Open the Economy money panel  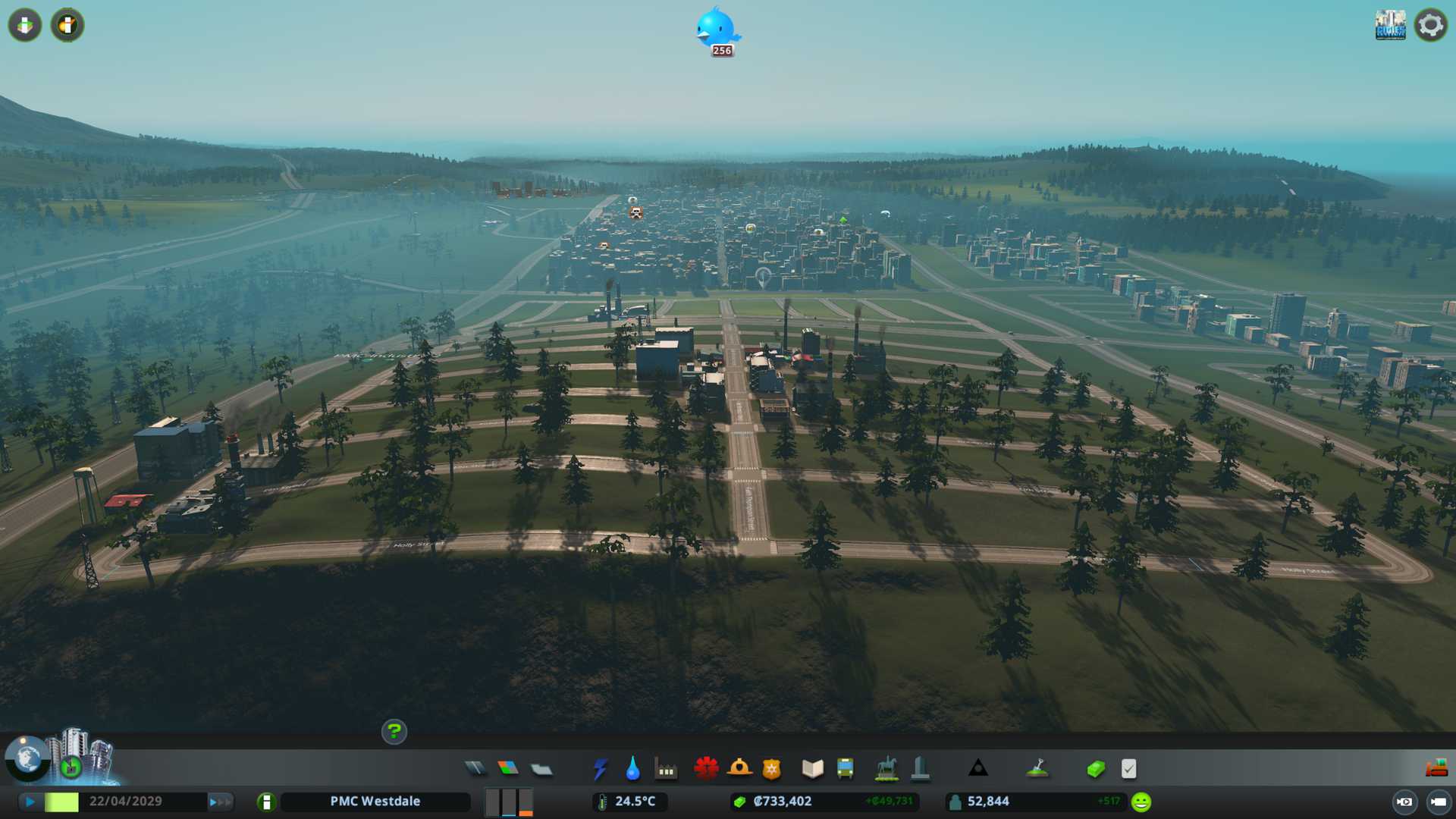point(1096,769)
